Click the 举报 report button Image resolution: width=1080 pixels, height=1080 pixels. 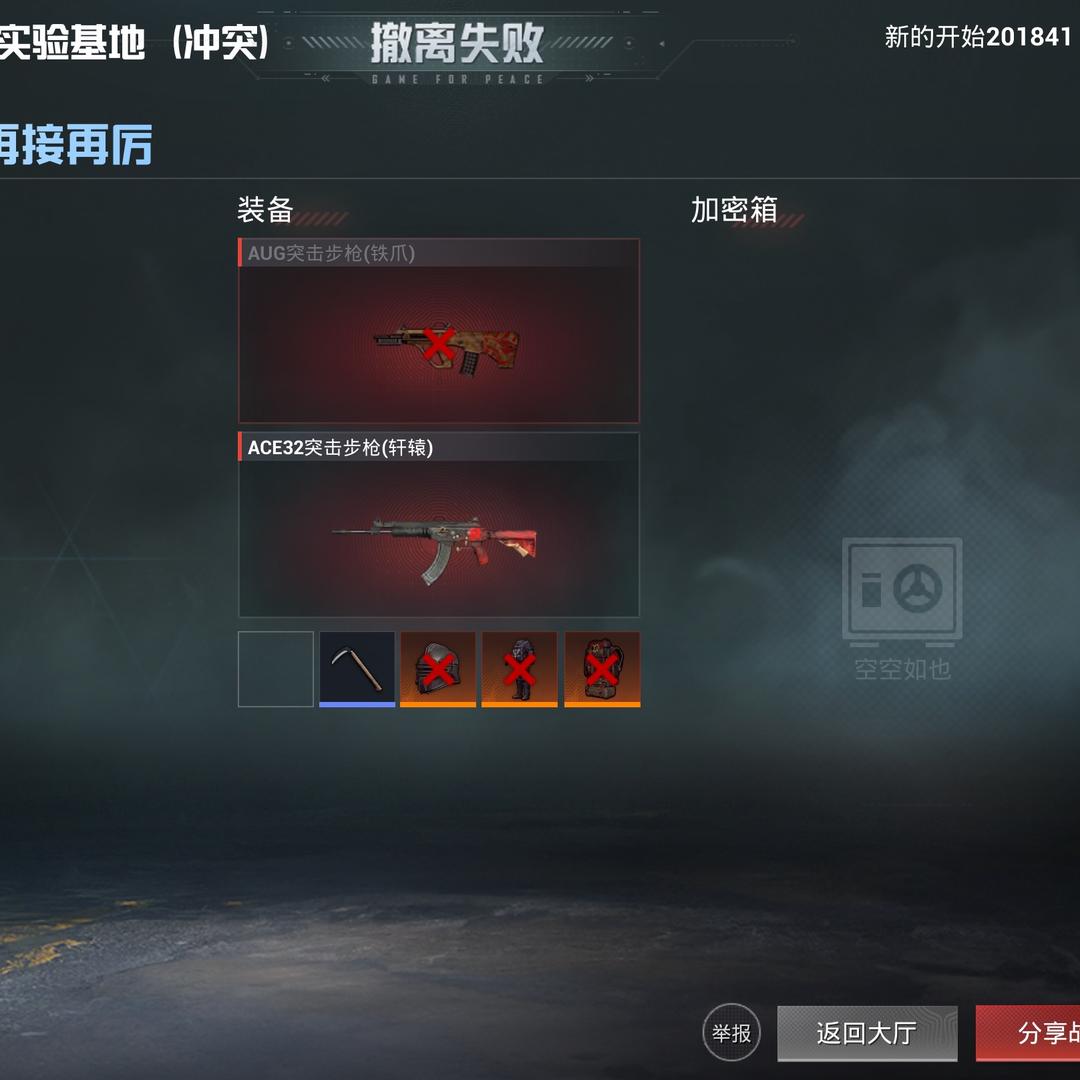[x=732, y=1032]
